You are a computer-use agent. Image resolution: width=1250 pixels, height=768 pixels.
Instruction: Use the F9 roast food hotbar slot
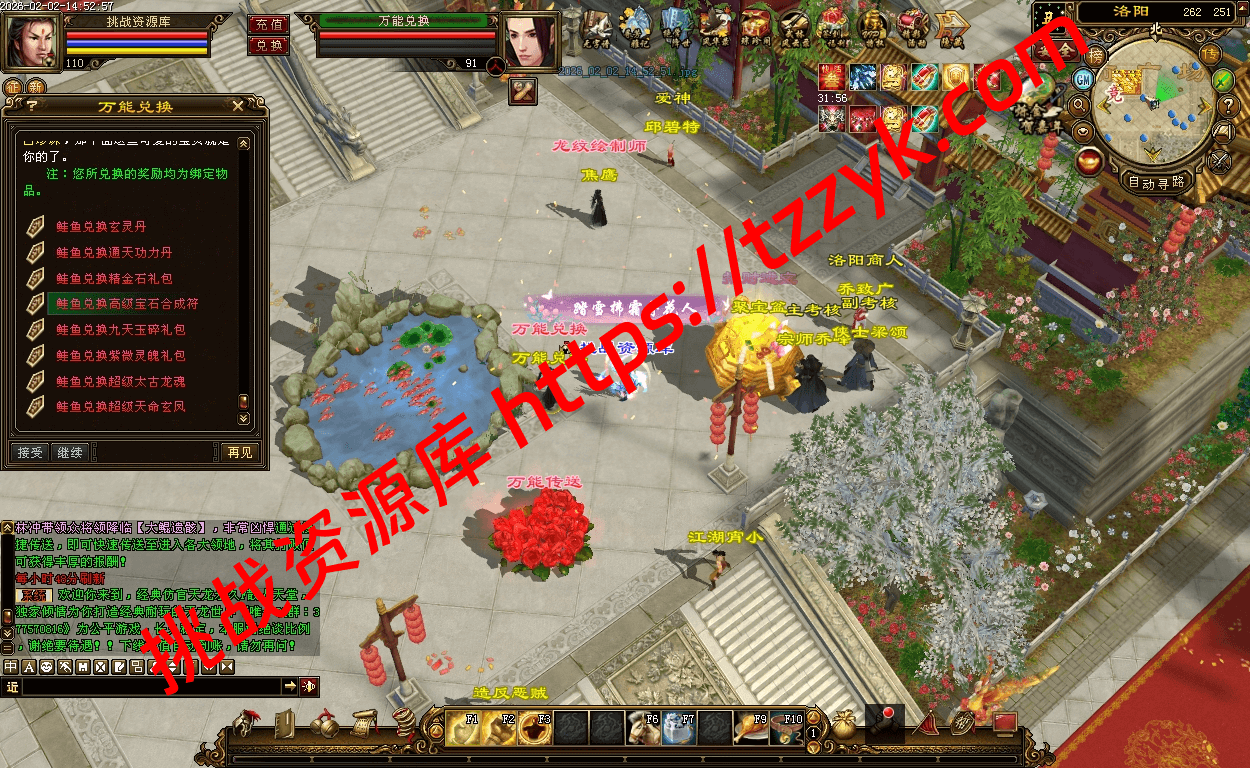(x=751, y=730)
